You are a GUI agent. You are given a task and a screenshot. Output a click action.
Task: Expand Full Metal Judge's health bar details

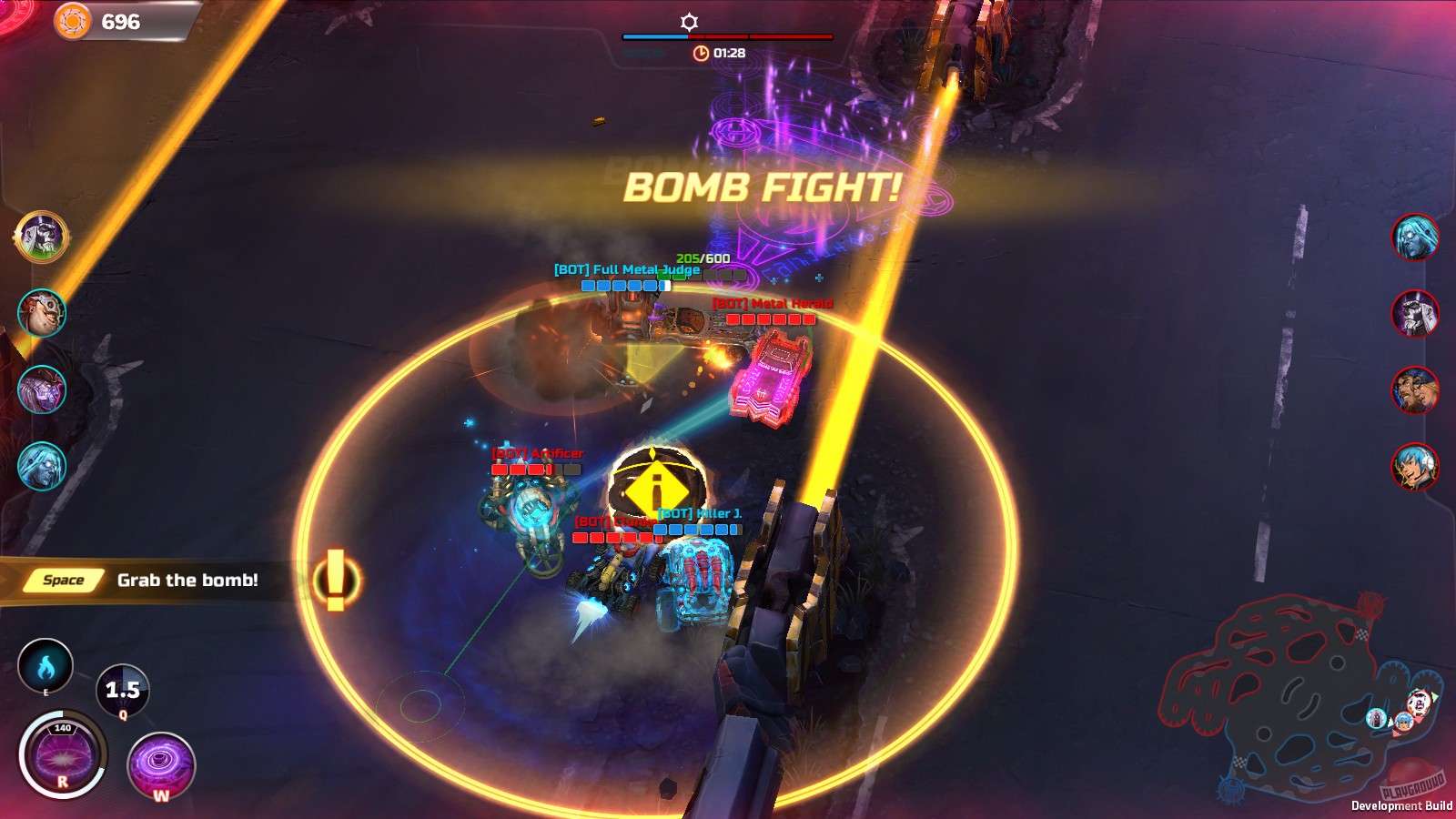pyautogui.click(x=626, y=285)
